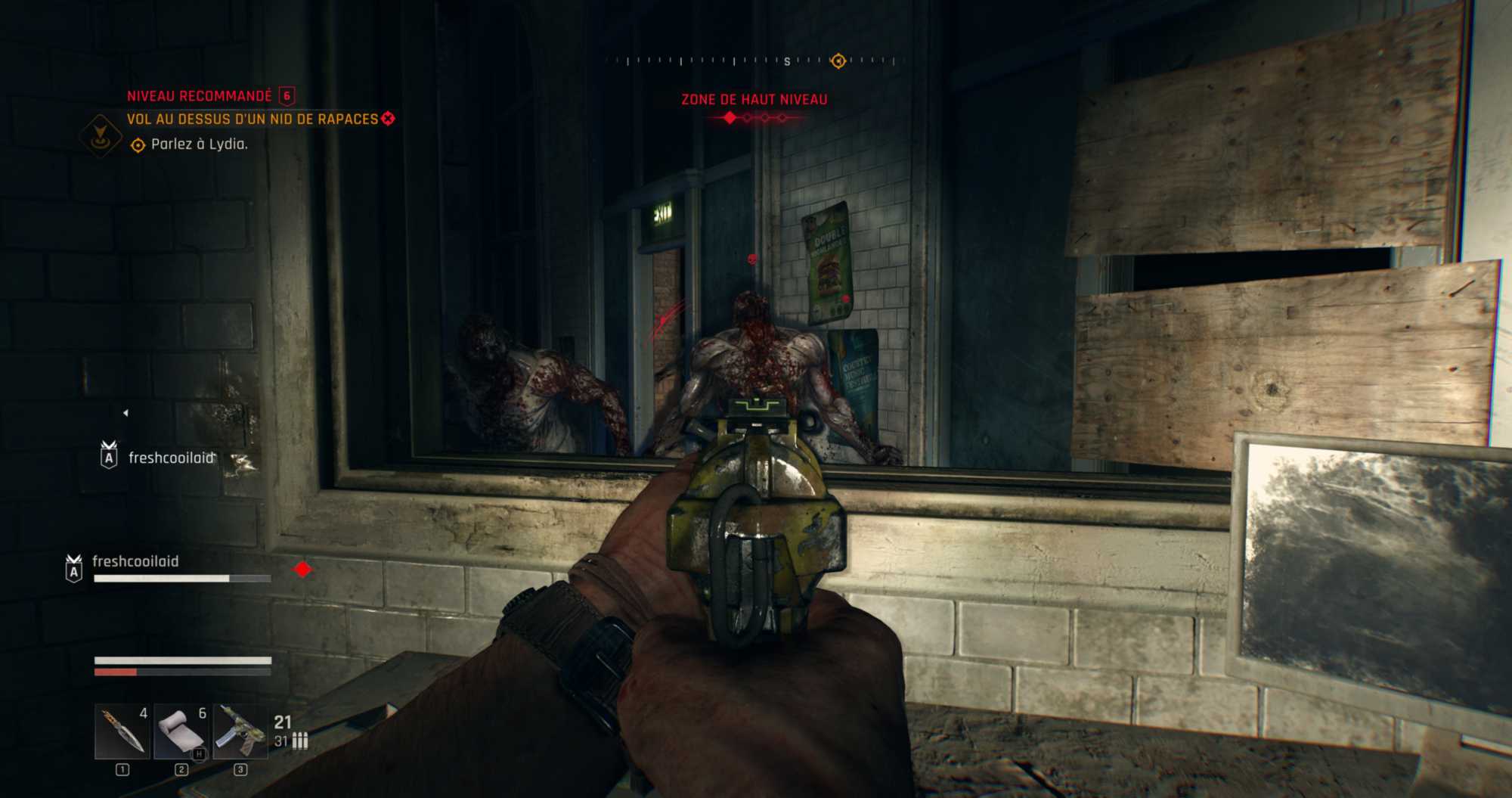Click the quest title Vol au dessus d'un nid de rapaces
The image size is (1512, 798).
click(x=253, y=120)
